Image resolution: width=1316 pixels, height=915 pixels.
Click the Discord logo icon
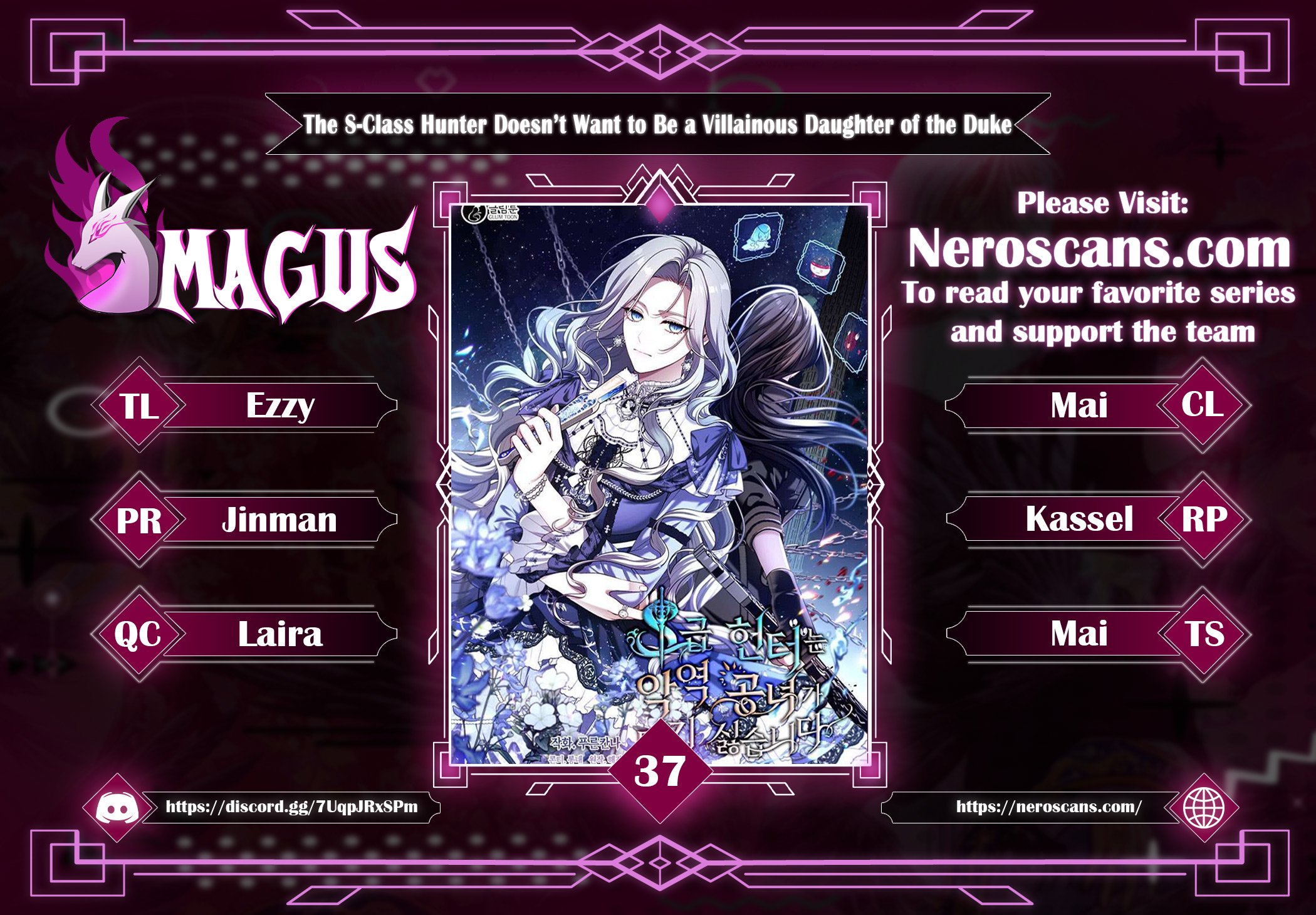click(117, 808)
